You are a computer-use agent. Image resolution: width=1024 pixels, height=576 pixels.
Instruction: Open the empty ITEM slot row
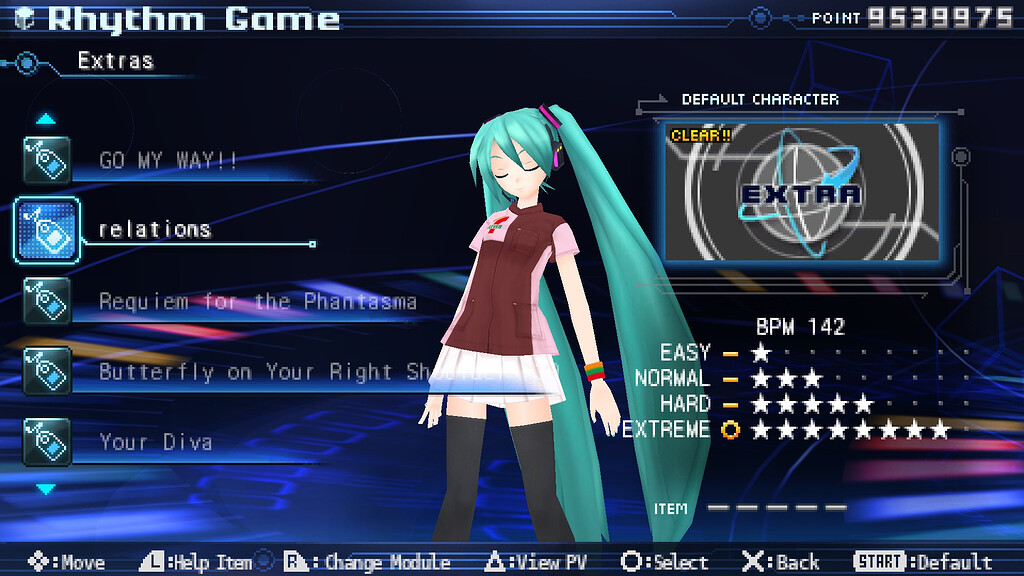click(x=776, y=508)
